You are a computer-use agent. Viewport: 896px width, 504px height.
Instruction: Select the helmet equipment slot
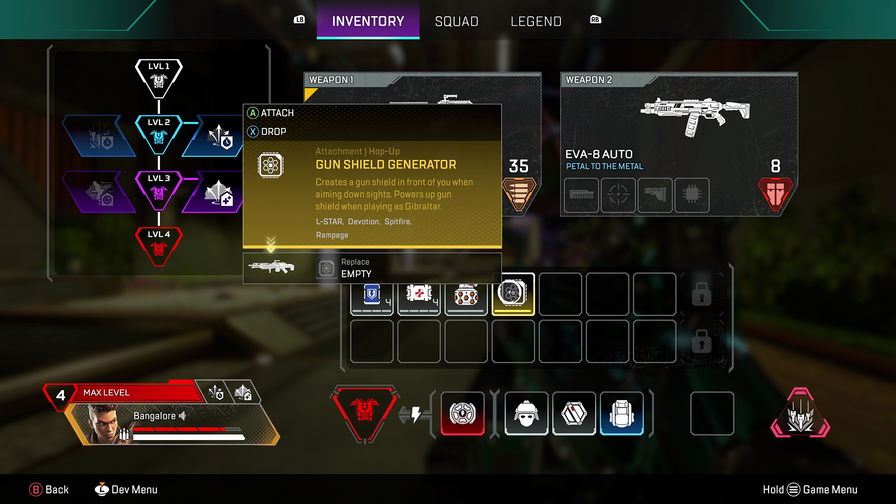point(526,413)
